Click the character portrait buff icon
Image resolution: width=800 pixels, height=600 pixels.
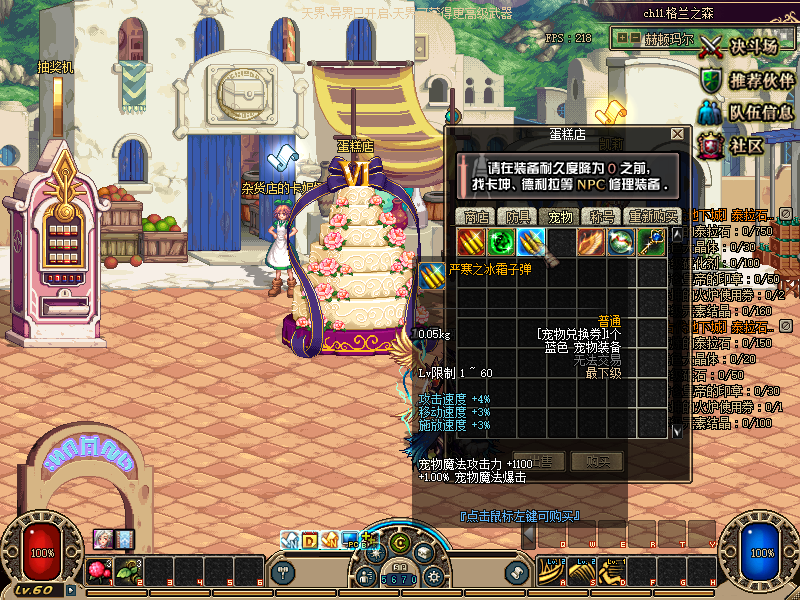coord(103,538)
